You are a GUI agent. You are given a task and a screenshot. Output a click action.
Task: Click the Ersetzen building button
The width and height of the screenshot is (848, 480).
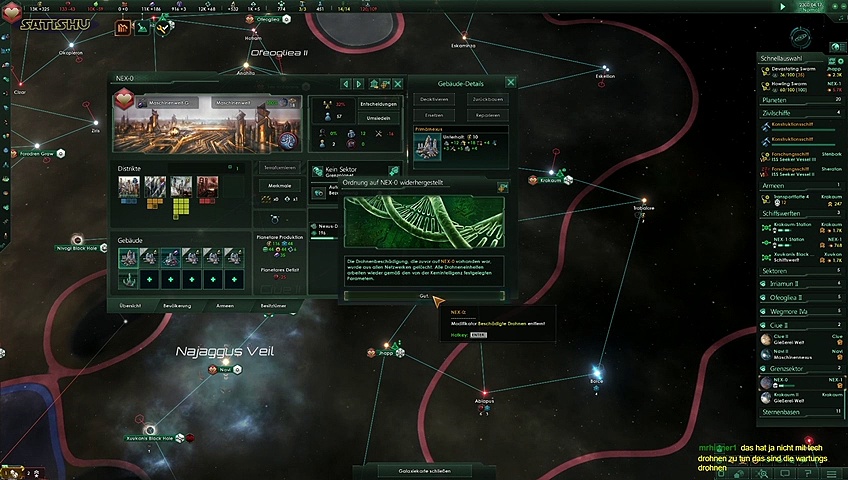click(x=434, y=114)
